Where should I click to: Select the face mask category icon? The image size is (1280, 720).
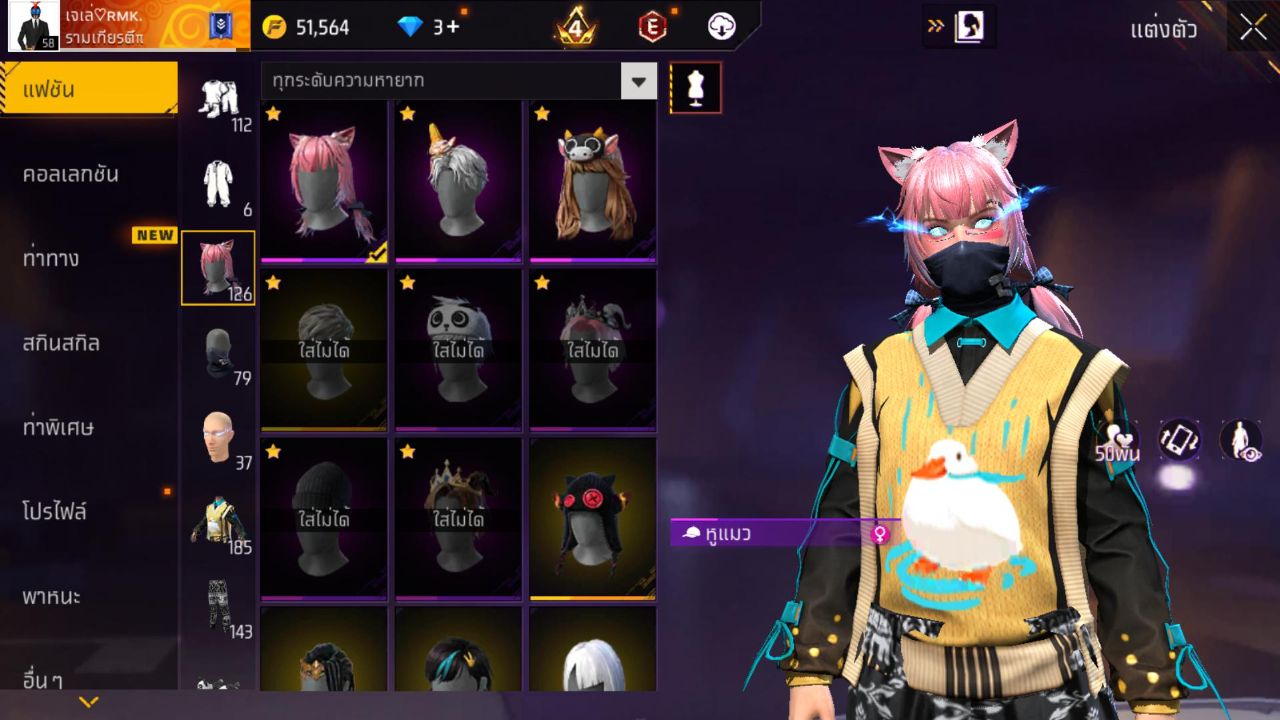(218, 354)
